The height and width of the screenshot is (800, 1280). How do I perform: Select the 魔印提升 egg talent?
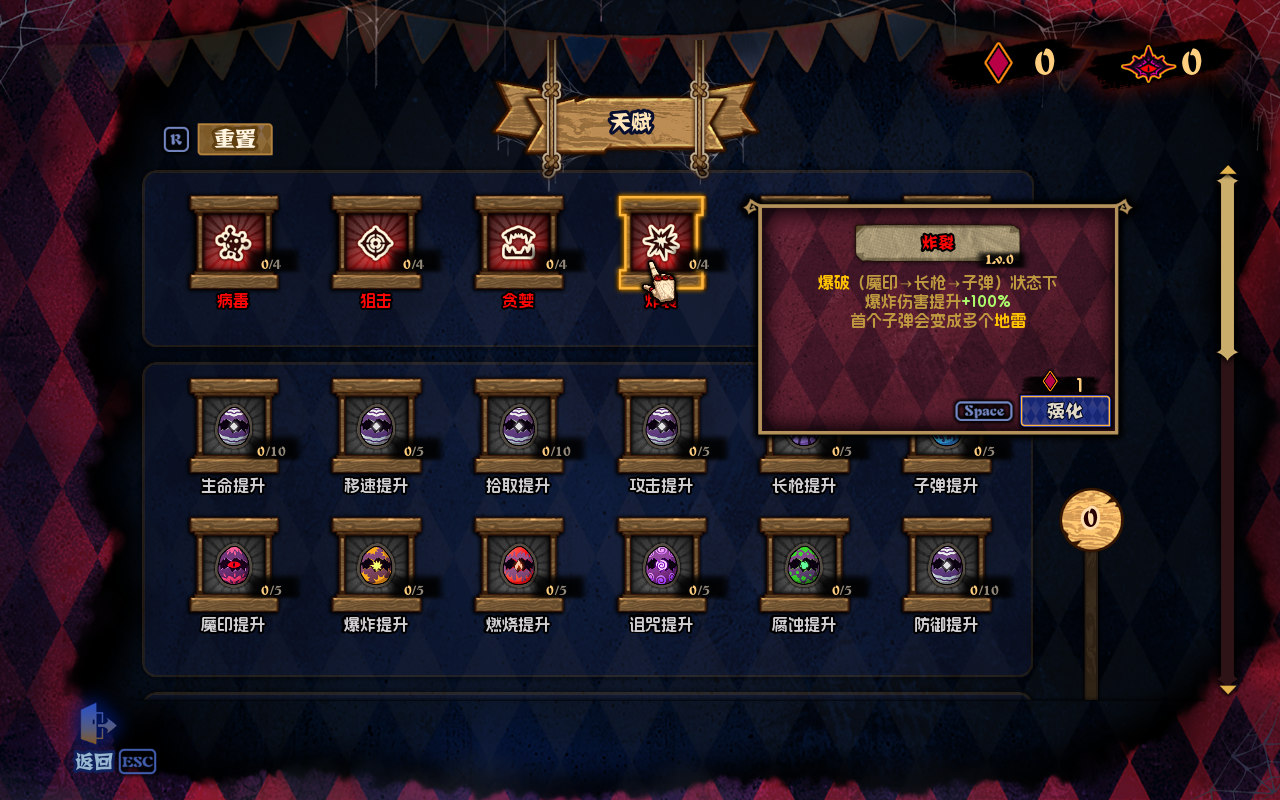(x=233, y=566)
